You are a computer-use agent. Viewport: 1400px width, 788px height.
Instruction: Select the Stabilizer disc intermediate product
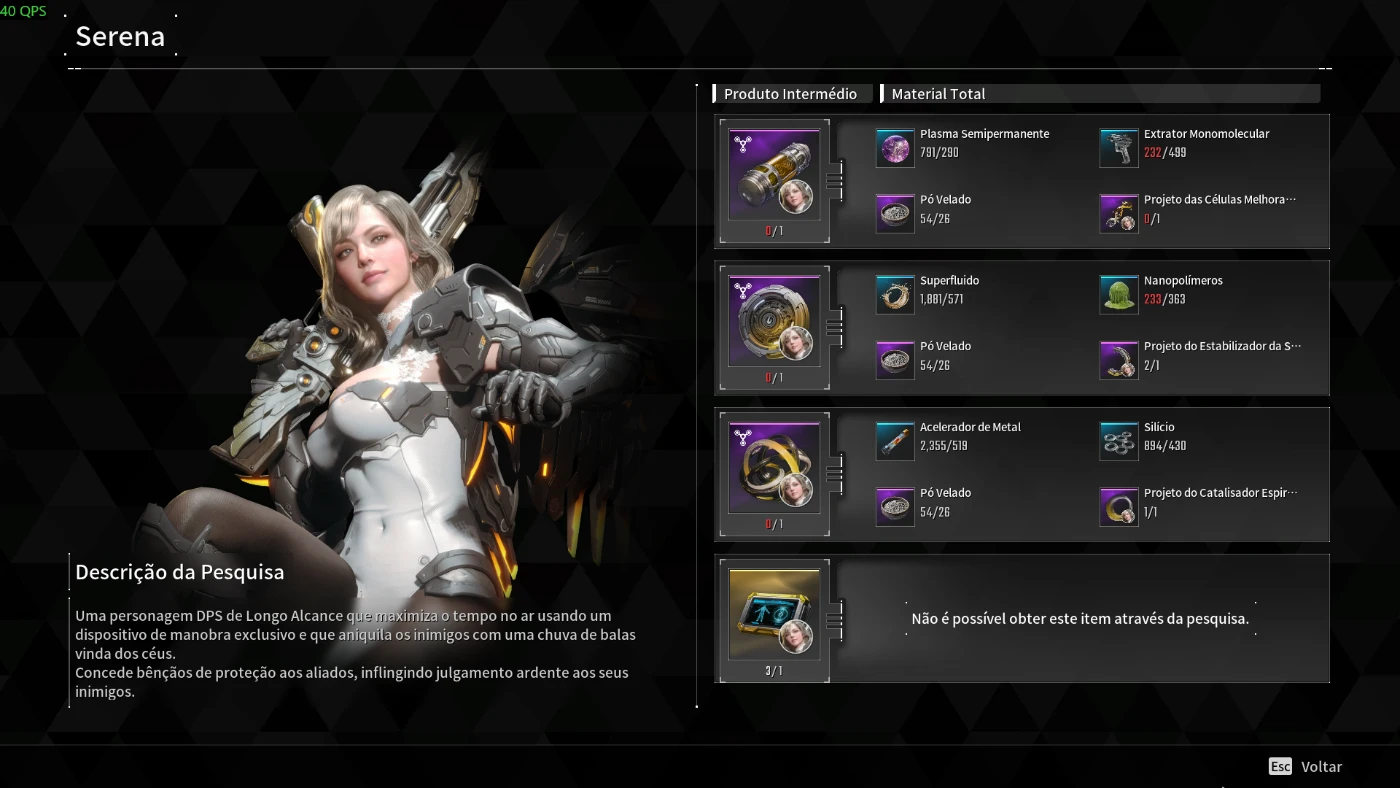point(774,321)
